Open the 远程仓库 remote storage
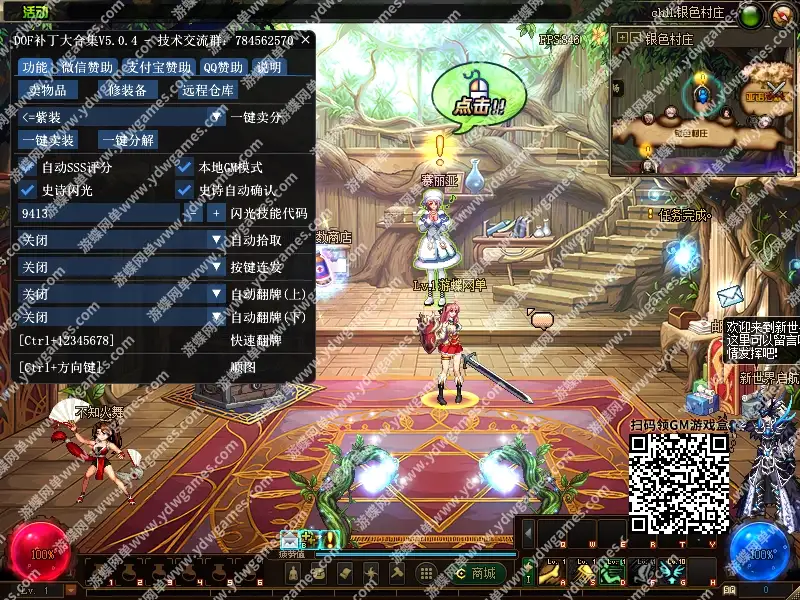 [x=208, y=91]
